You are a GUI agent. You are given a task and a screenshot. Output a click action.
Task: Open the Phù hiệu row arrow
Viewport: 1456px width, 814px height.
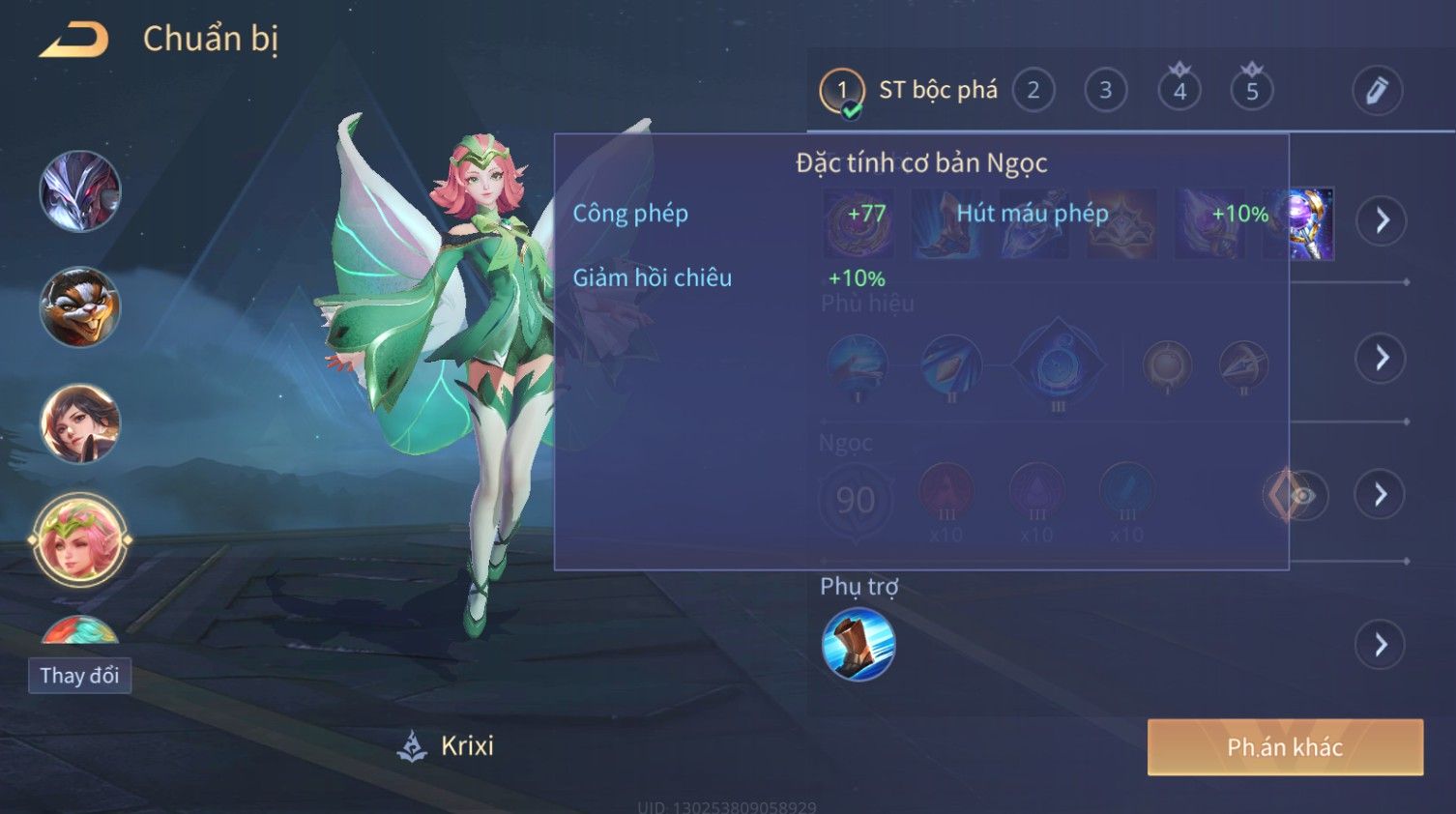[x=1382, y=359]
